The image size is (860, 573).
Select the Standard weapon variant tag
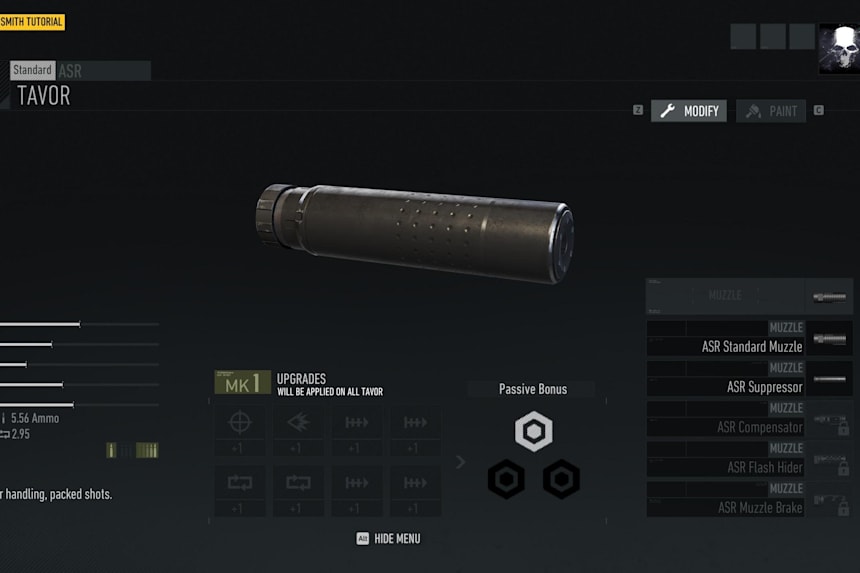[x=32, y=71]
